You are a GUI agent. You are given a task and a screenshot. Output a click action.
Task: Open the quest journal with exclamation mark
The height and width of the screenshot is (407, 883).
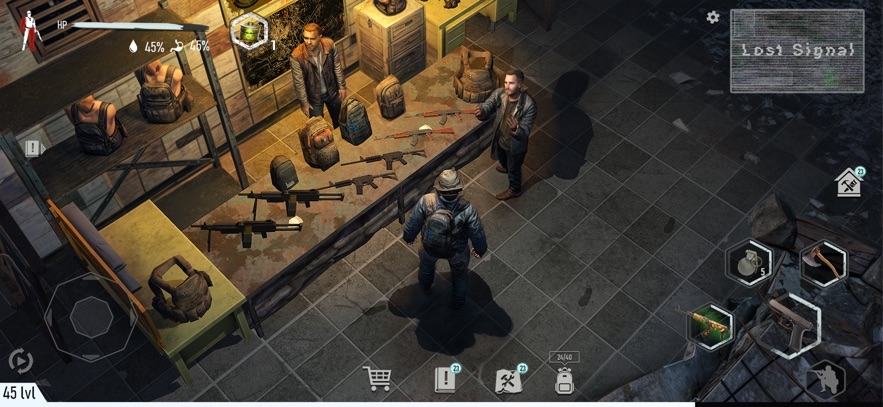[x=445, y=379]
